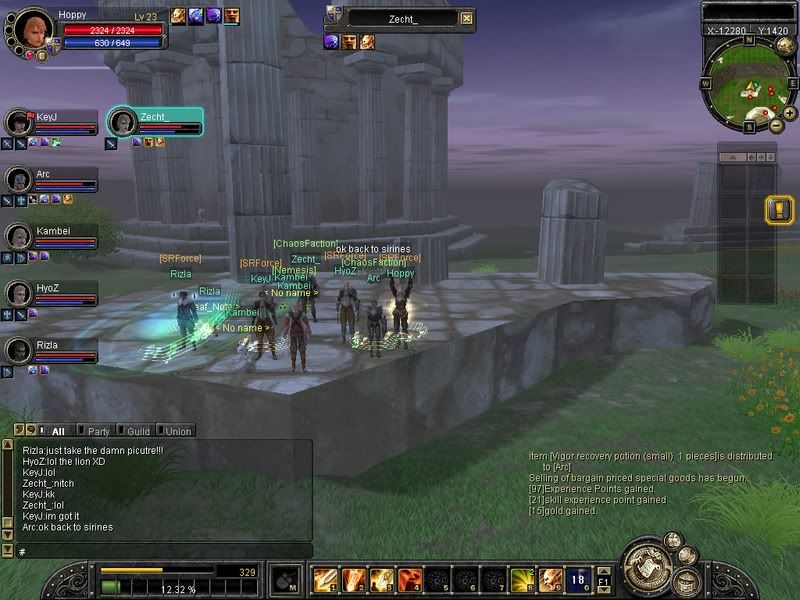
Task: Click Hoppy's character portrait
Action: click(34, 28)
